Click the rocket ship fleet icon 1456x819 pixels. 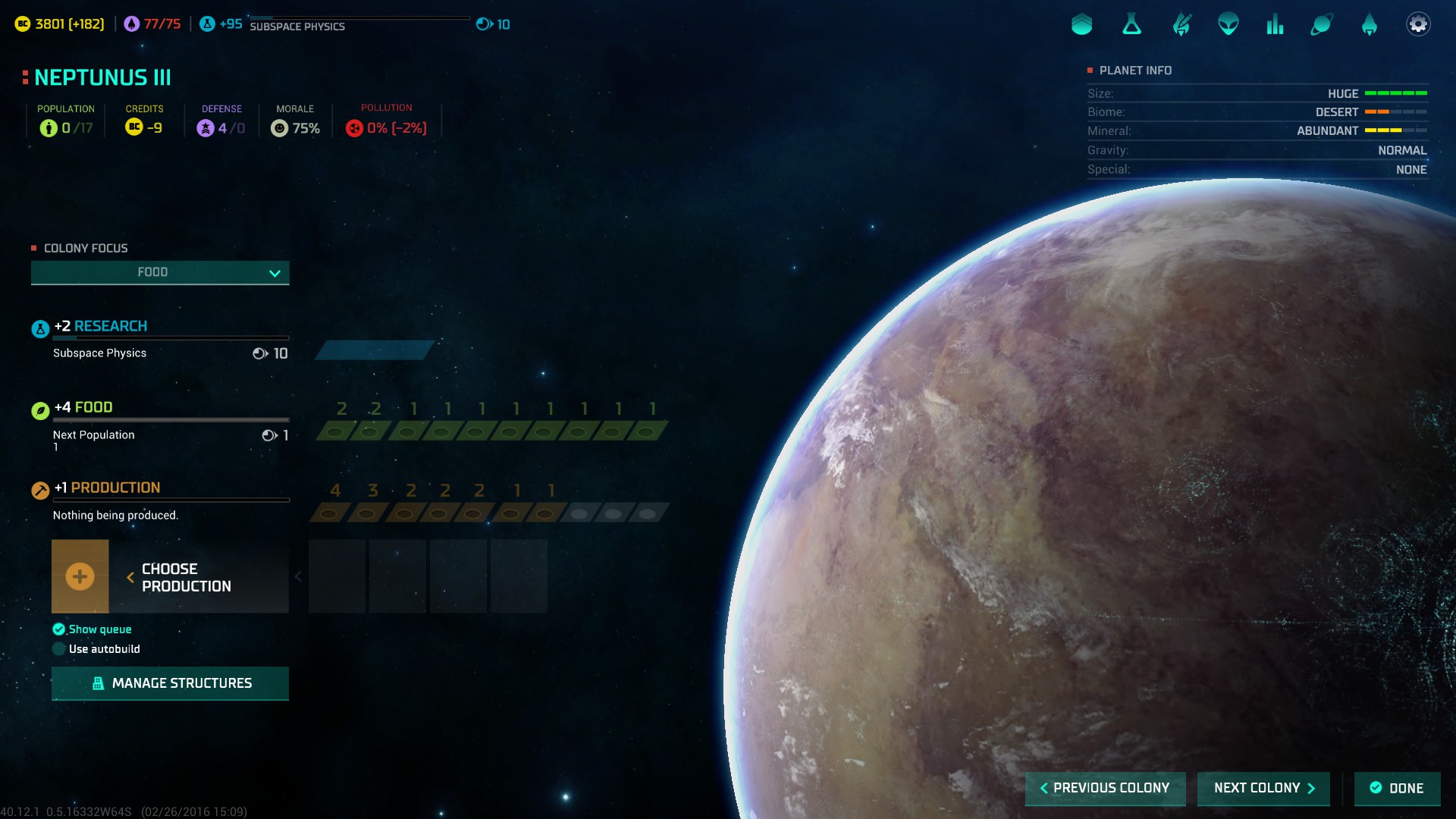(x=1369, y=25)
